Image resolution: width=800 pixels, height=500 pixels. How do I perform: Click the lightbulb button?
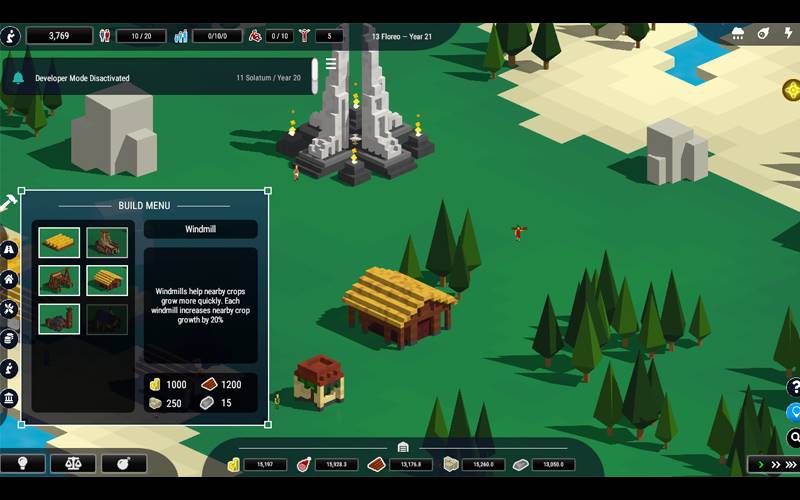pyautogui.click(x=22, y=464)
